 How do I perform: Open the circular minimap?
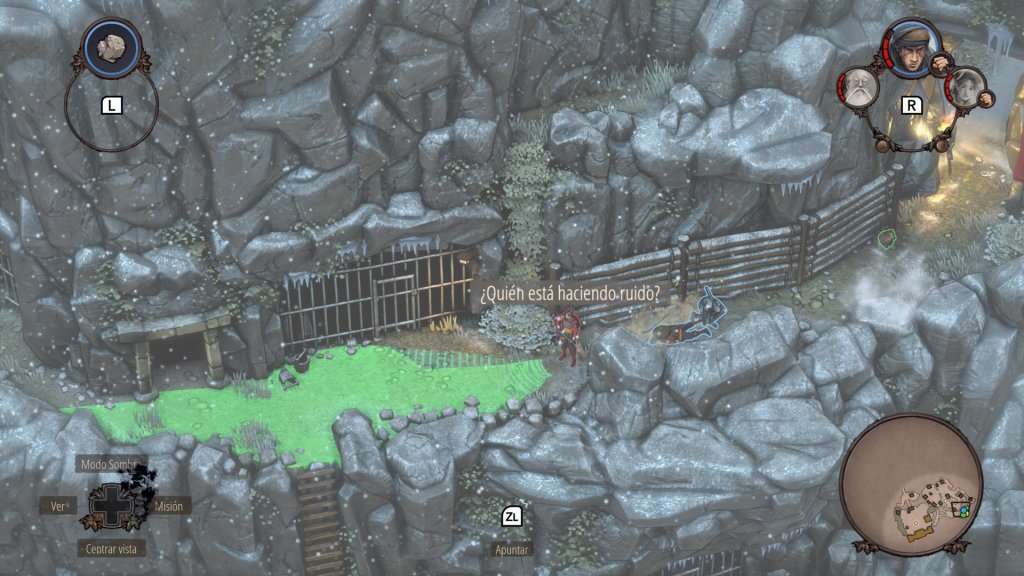[x=911, y=485]
